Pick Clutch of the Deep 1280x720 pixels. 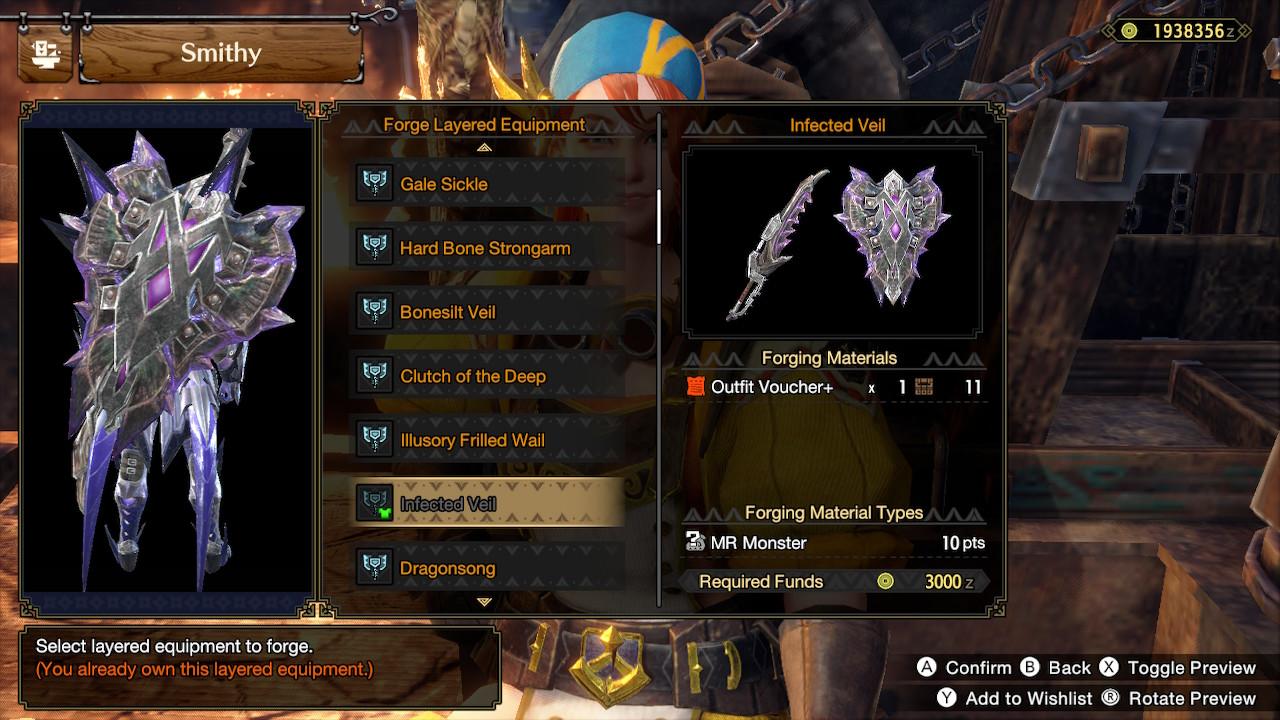pos(488,376)
